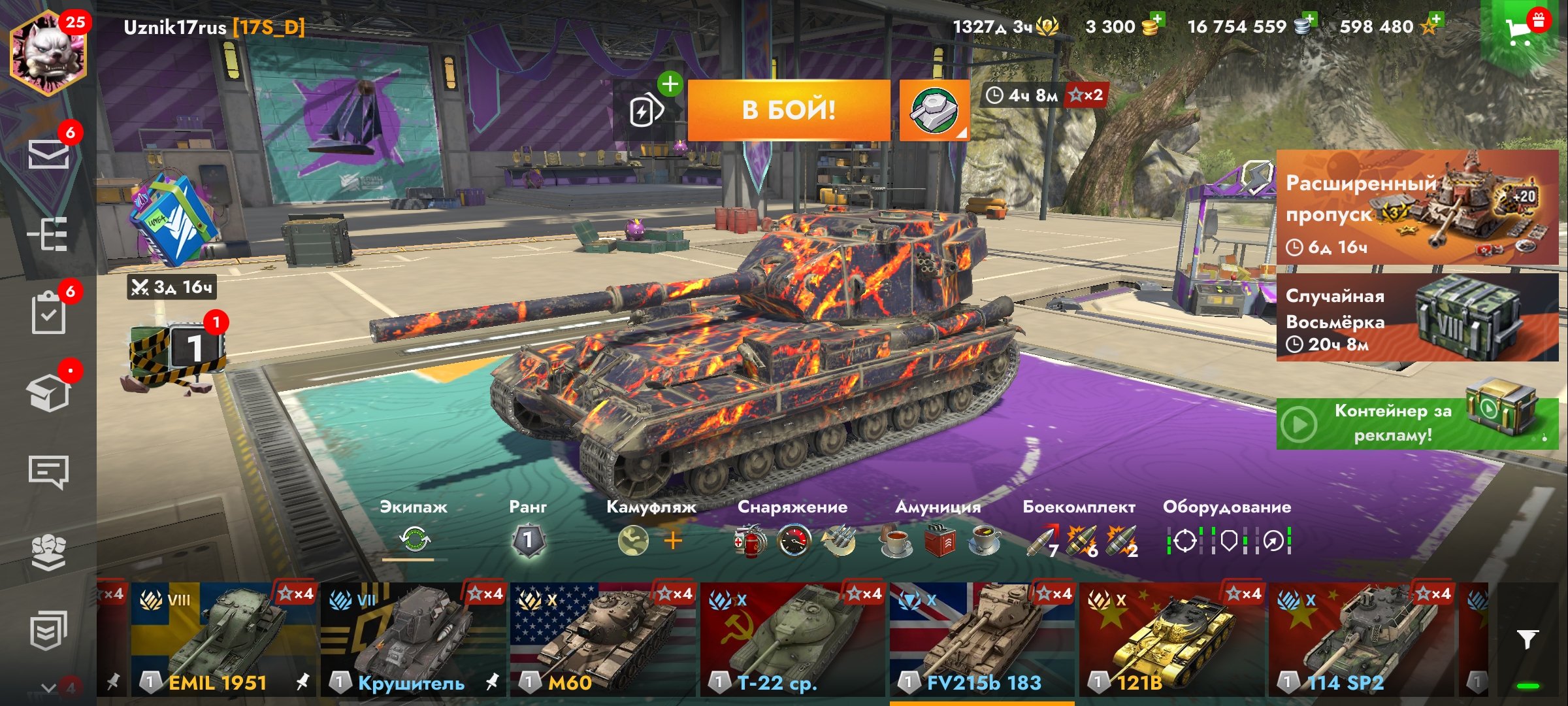The image size is (1568, 706).
Task: Open the chat speech bubble icon
Action: coord(48,471)
